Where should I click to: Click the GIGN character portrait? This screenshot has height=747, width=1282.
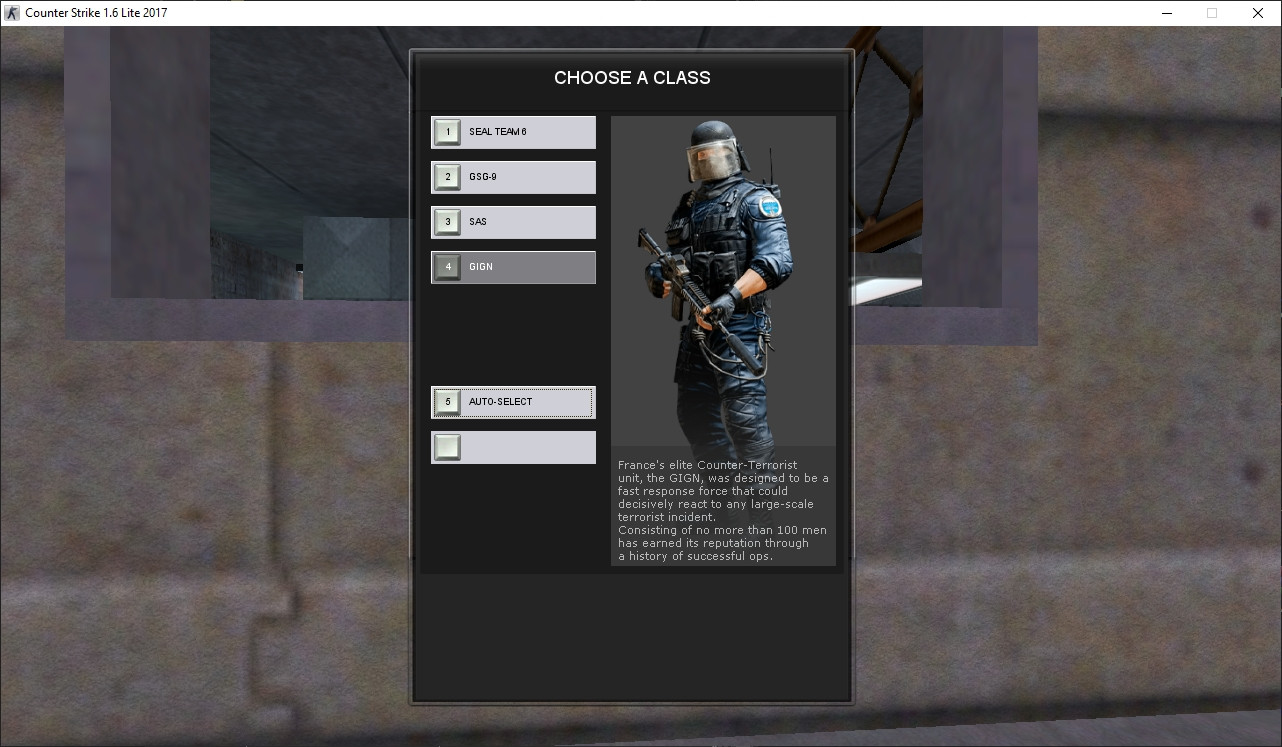click(723, 280)
